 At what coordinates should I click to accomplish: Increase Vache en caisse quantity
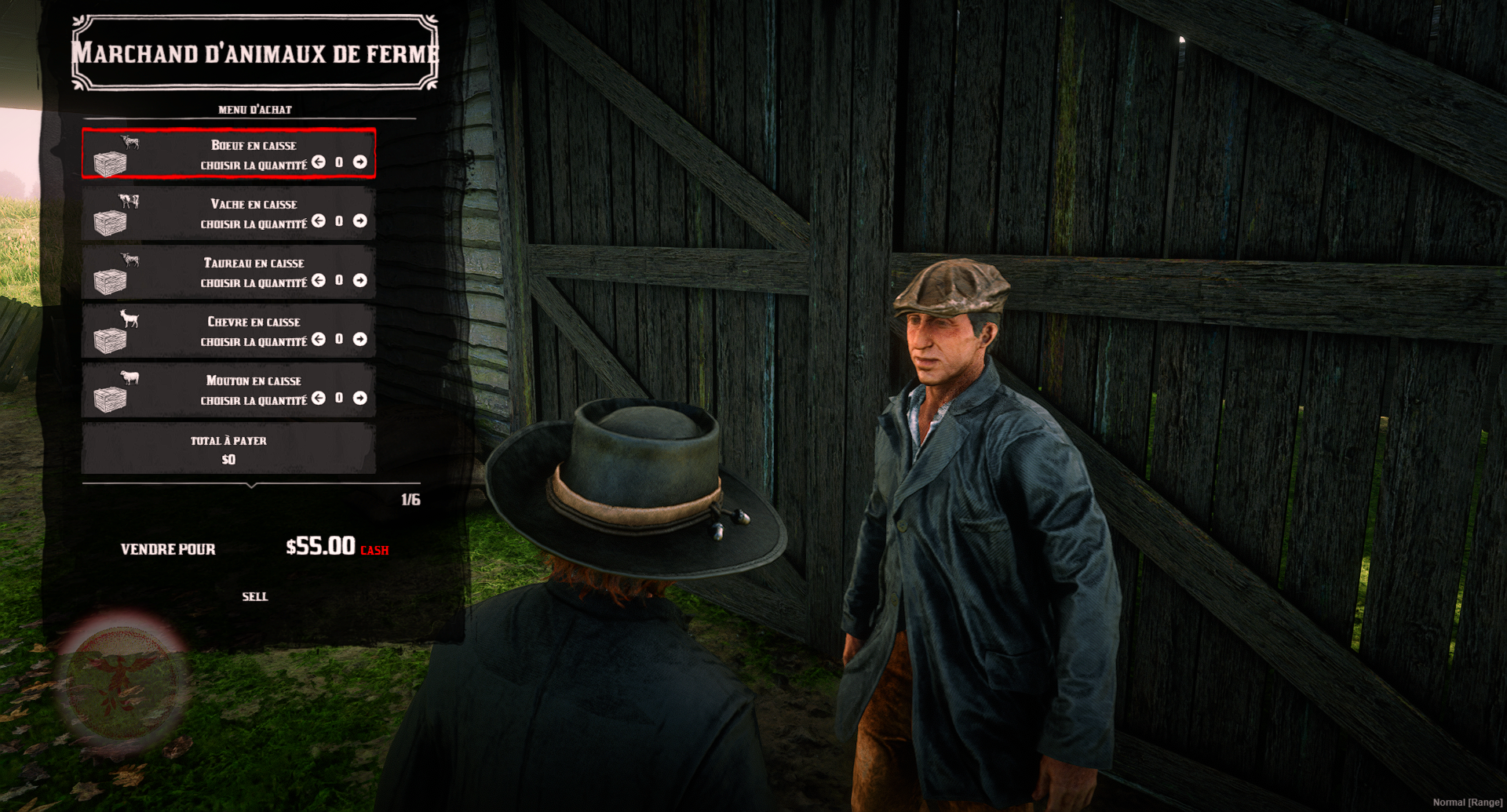[360, 221]
